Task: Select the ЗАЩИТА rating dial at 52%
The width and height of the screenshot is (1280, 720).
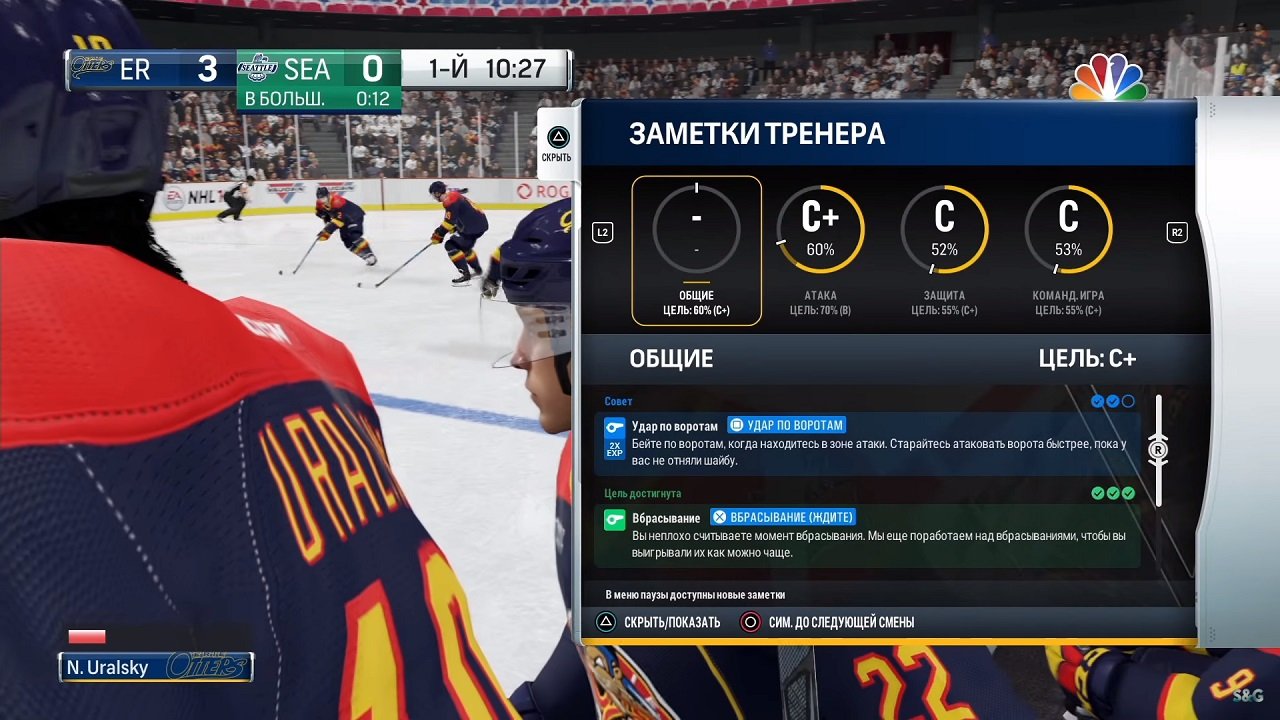Action: pos(944,229)
